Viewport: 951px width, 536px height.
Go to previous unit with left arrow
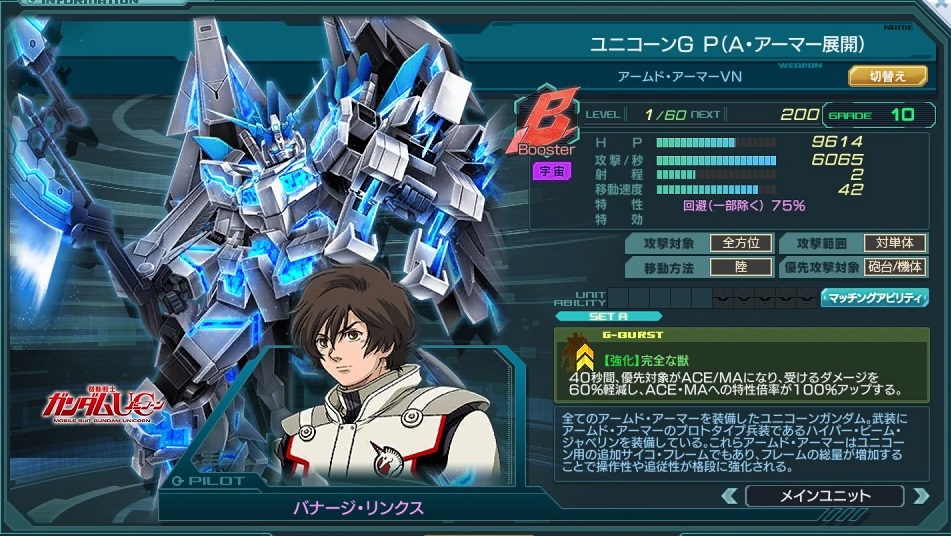(730, 496)
